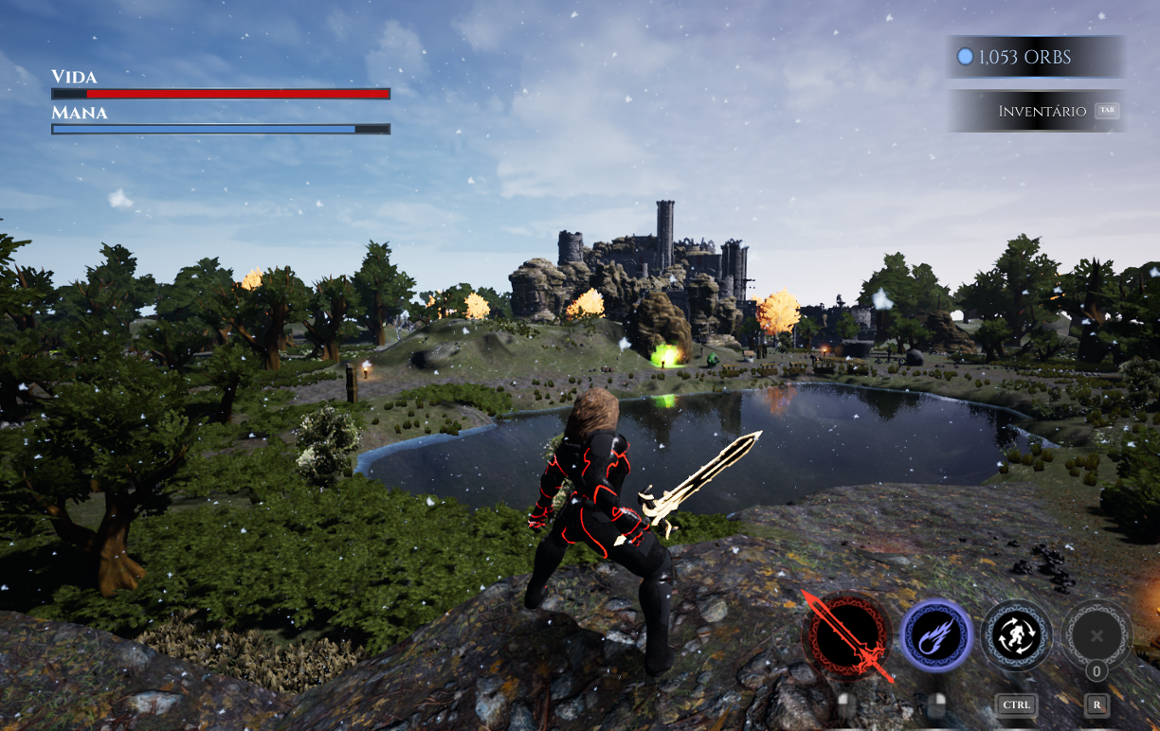Use the dodge roll ability icon

(x=1016, y=635)
